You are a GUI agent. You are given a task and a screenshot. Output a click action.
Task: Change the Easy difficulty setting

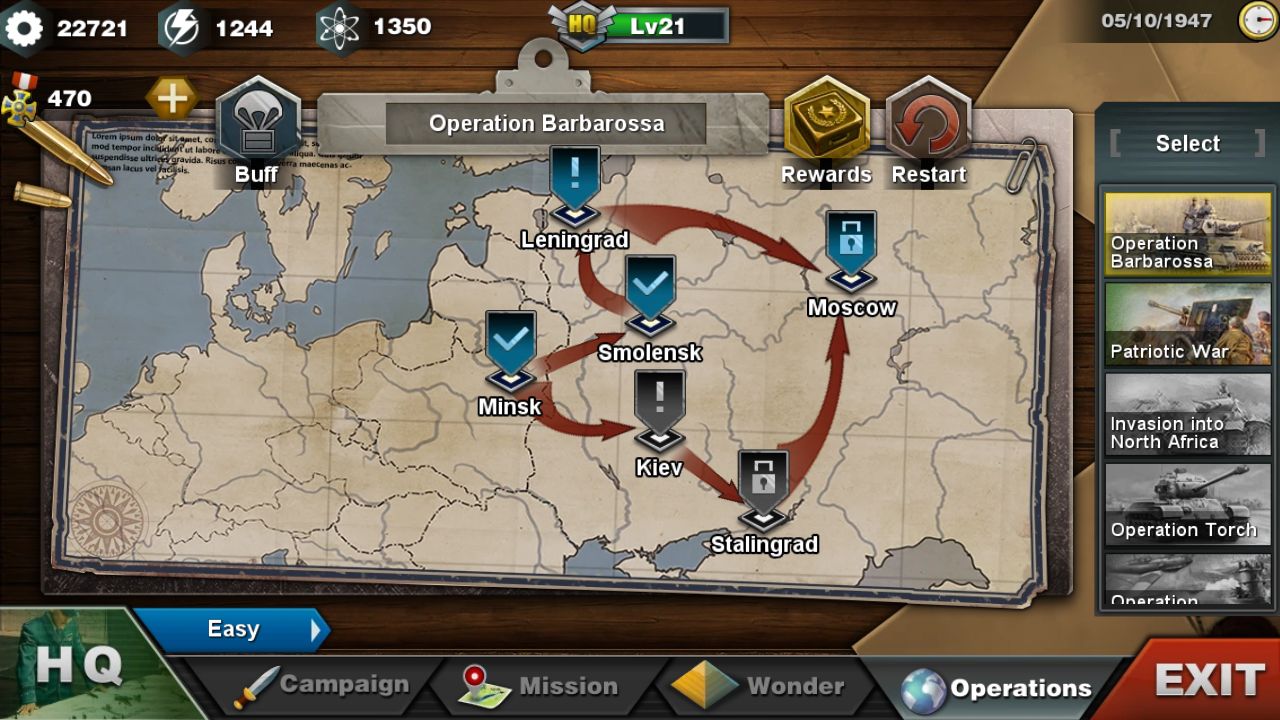click(234, 629)
